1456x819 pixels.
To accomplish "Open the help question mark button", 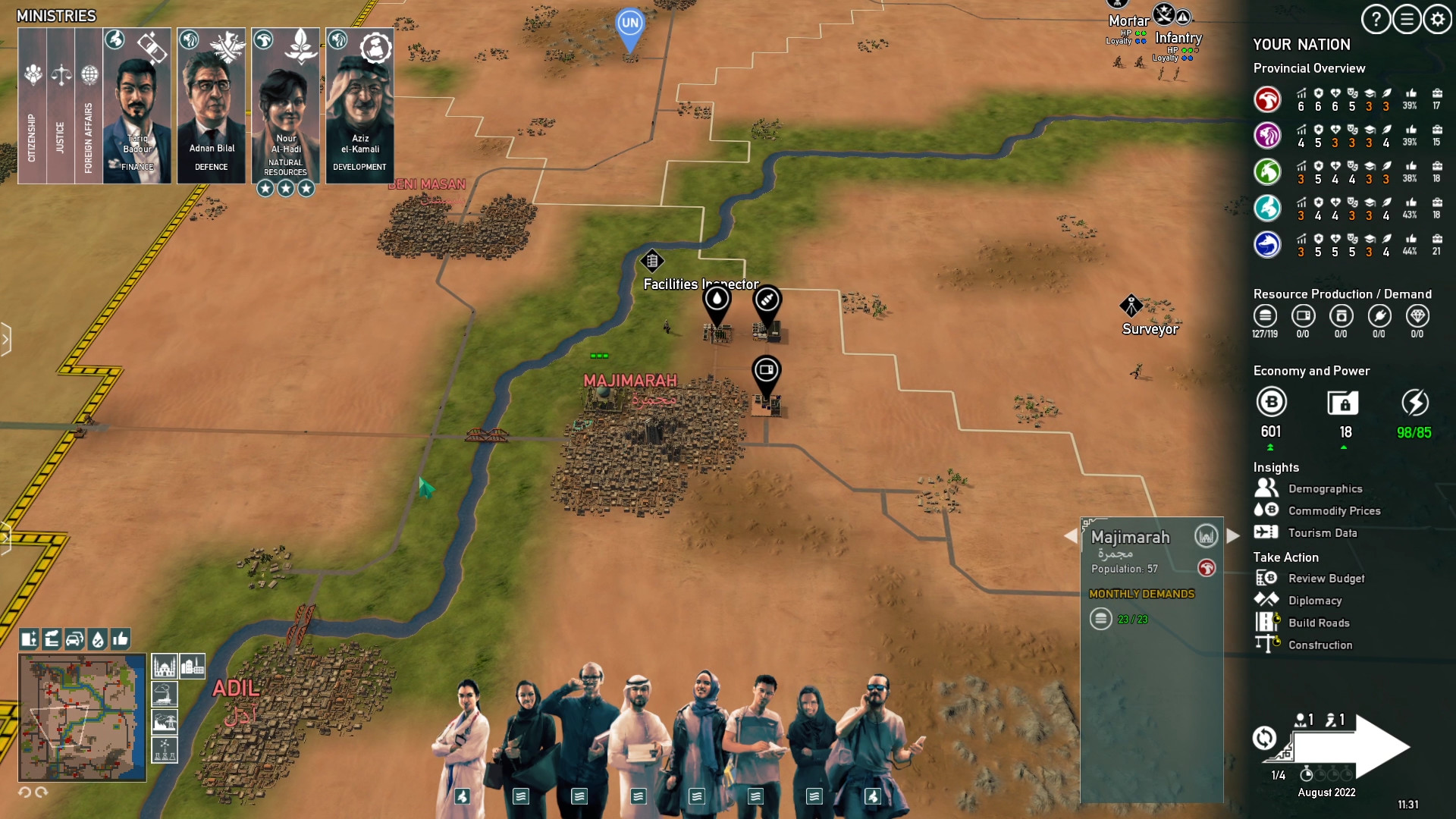I will [1376, 20].
